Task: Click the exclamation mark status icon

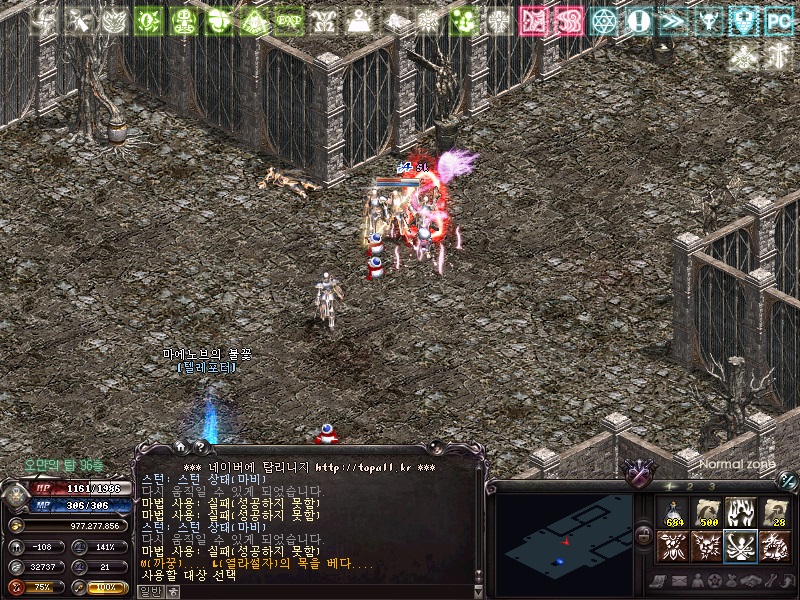Action: tap(639, 20)
